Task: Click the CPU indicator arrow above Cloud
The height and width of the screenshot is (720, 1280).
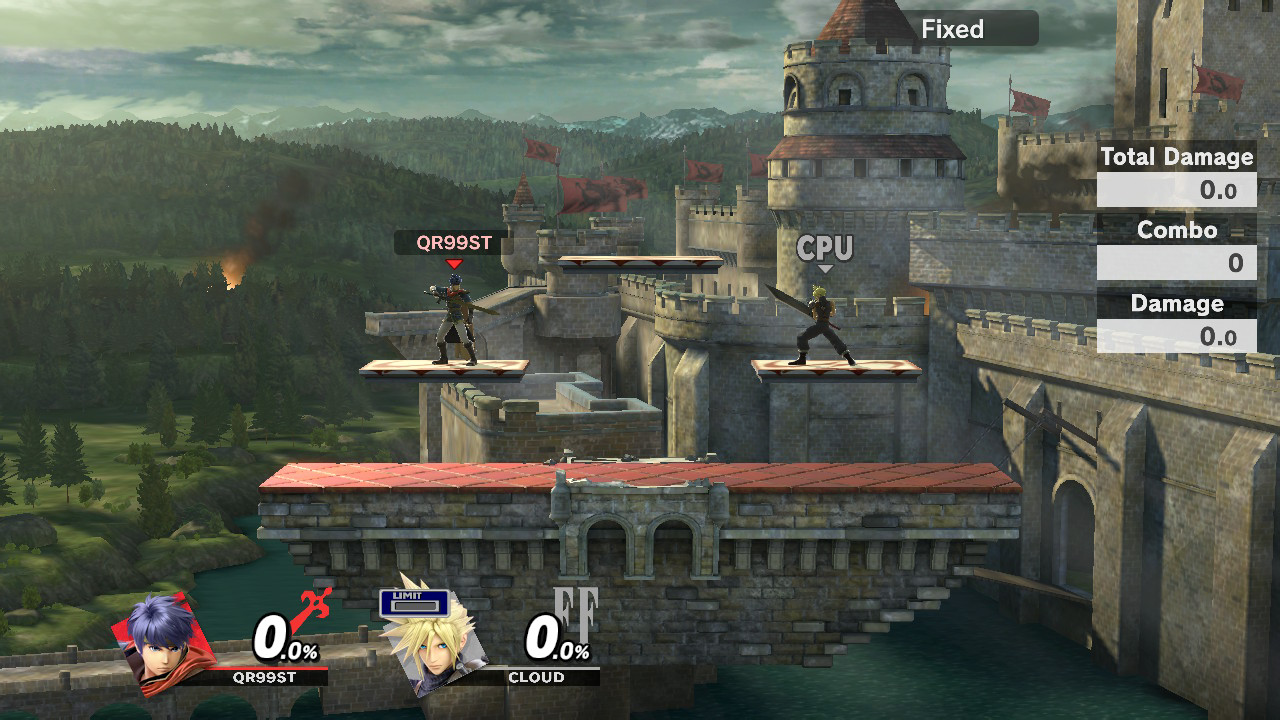Action: [825, 268]
